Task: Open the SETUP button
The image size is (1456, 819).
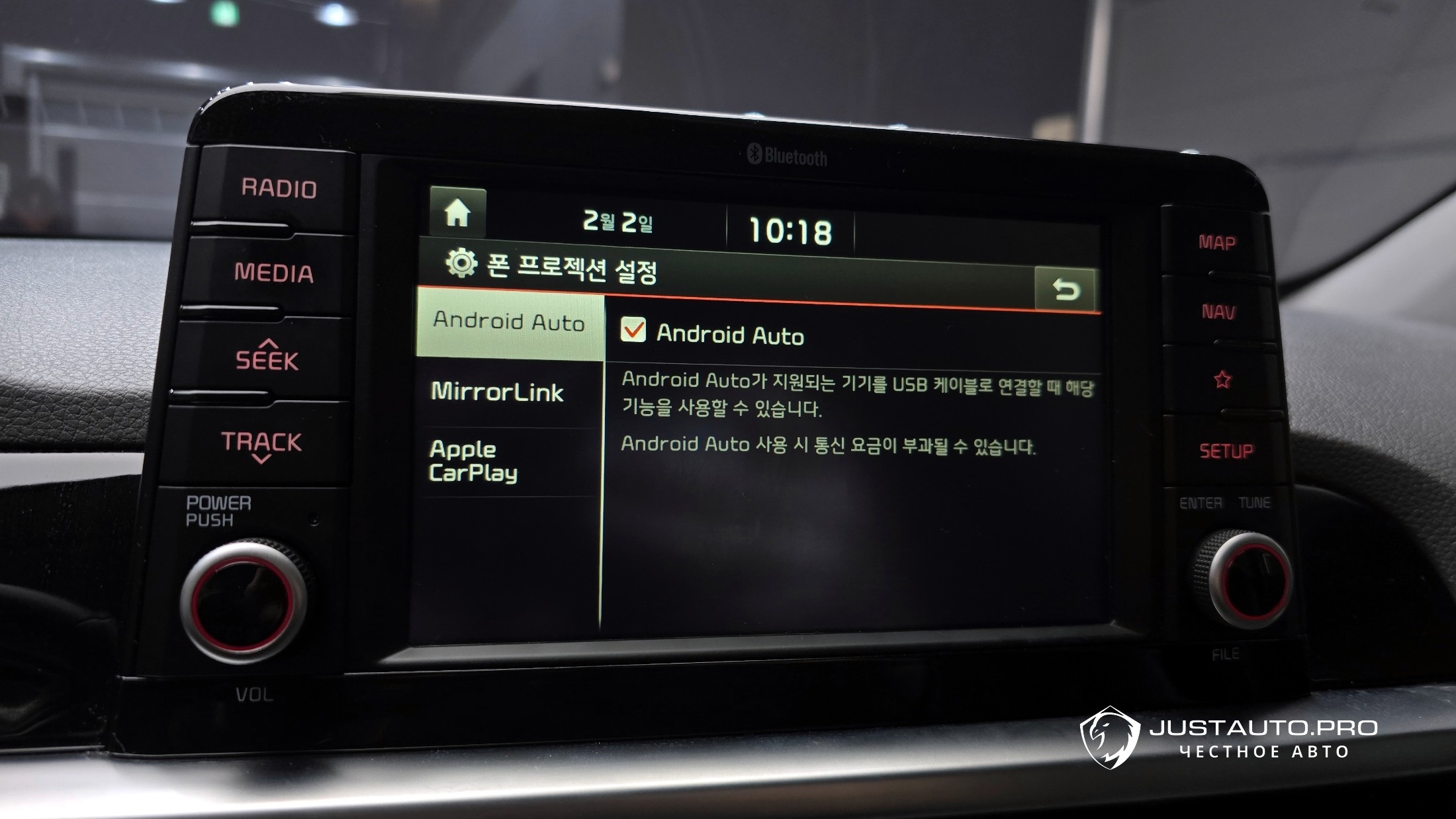Action: pos(1226,451)
